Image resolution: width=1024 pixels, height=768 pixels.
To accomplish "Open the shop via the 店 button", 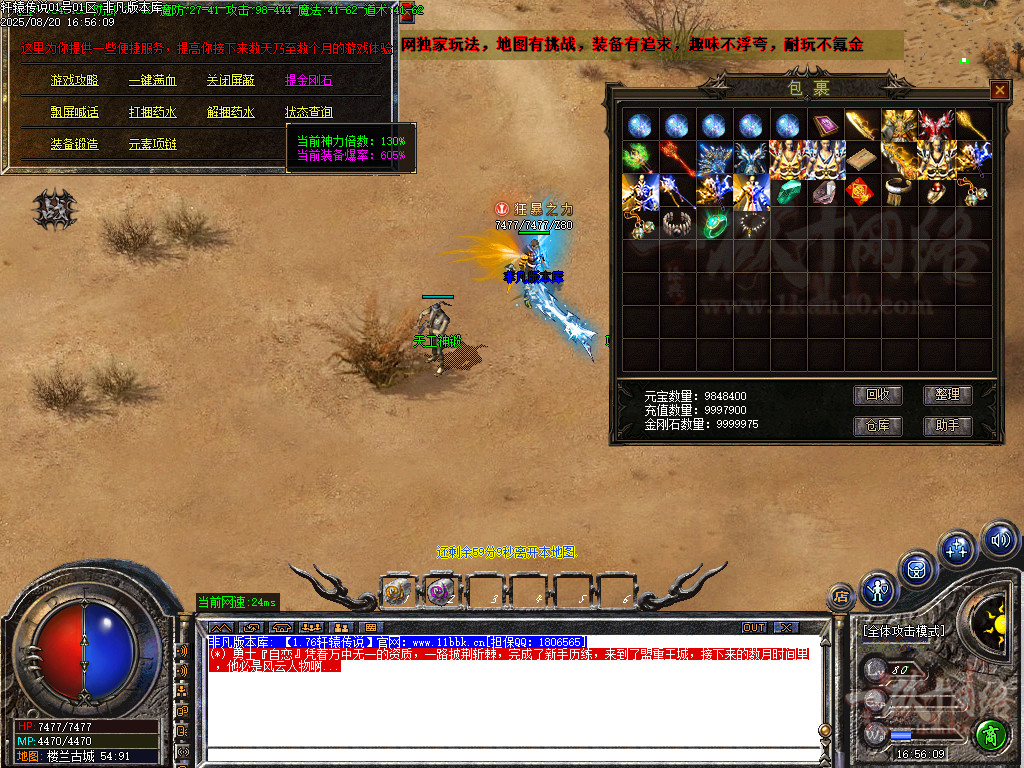I will click(x=841, y=597).
